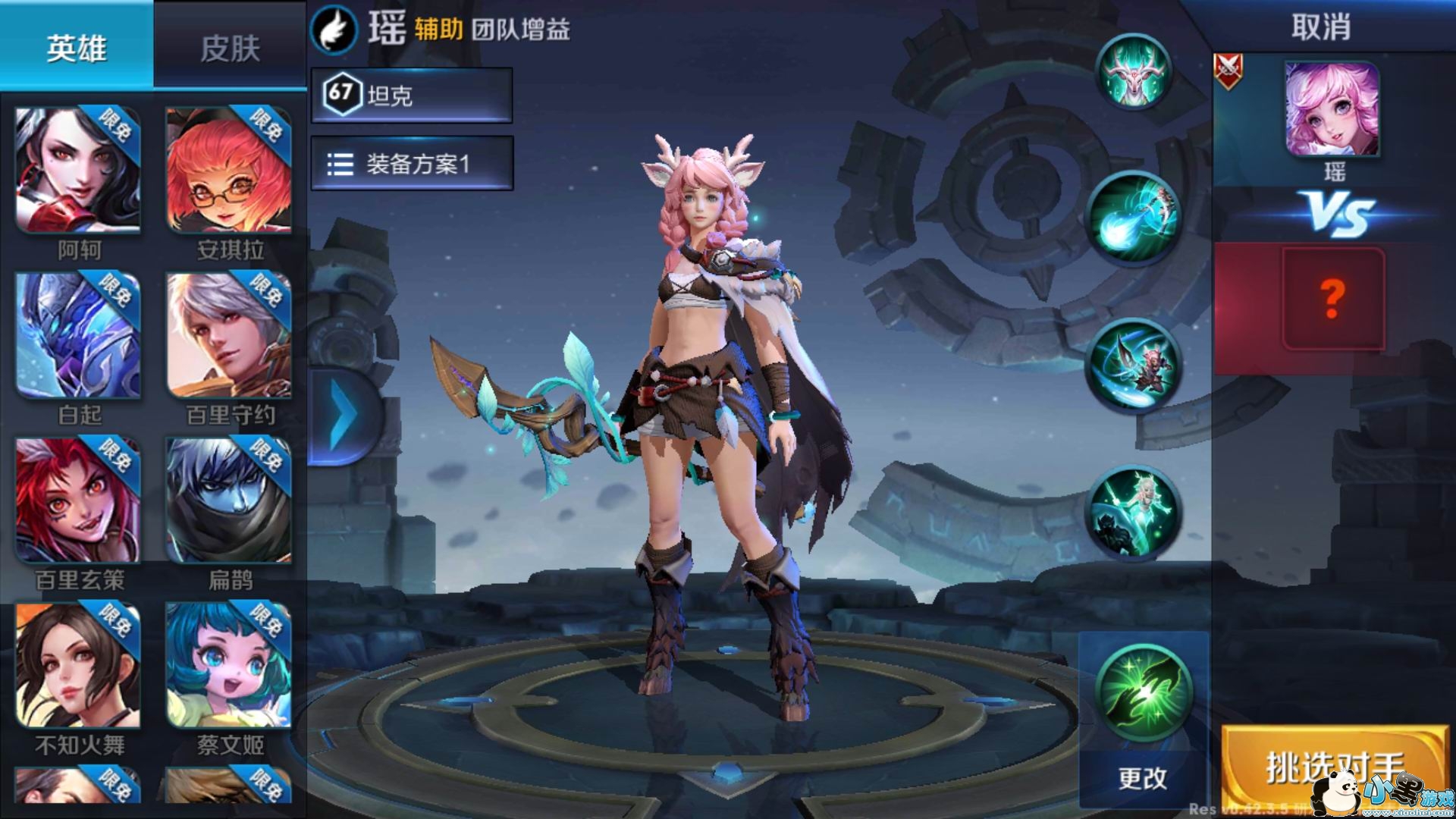Open the 坦克 rune page selector
This screenshot has width=1456, height=819.
click(x=412, y=95)
